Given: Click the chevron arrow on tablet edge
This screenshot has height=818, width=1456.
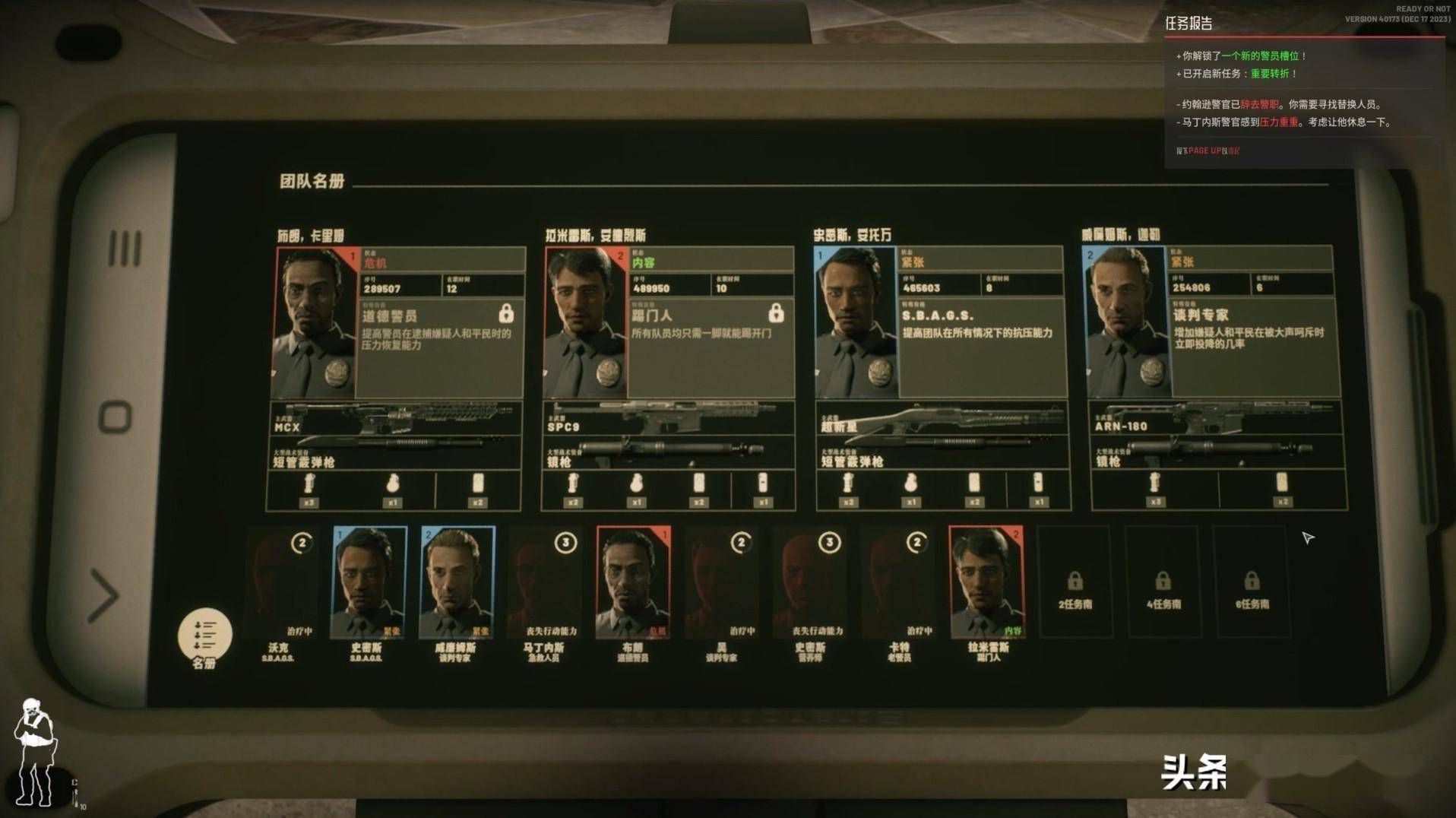Looking at the screenshot, I should 104,594.
